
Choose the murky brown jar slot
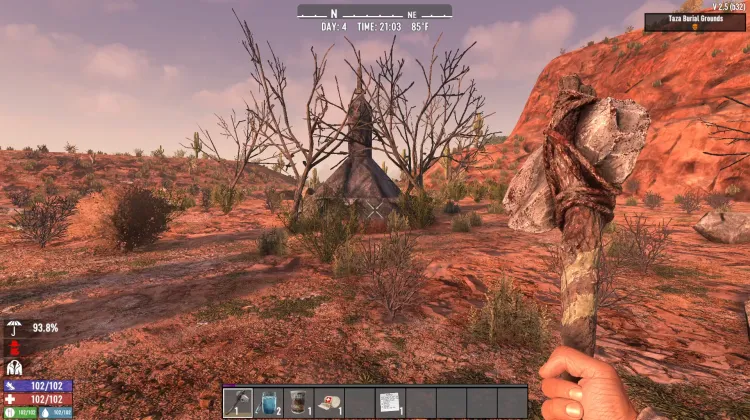click(299, 402)
